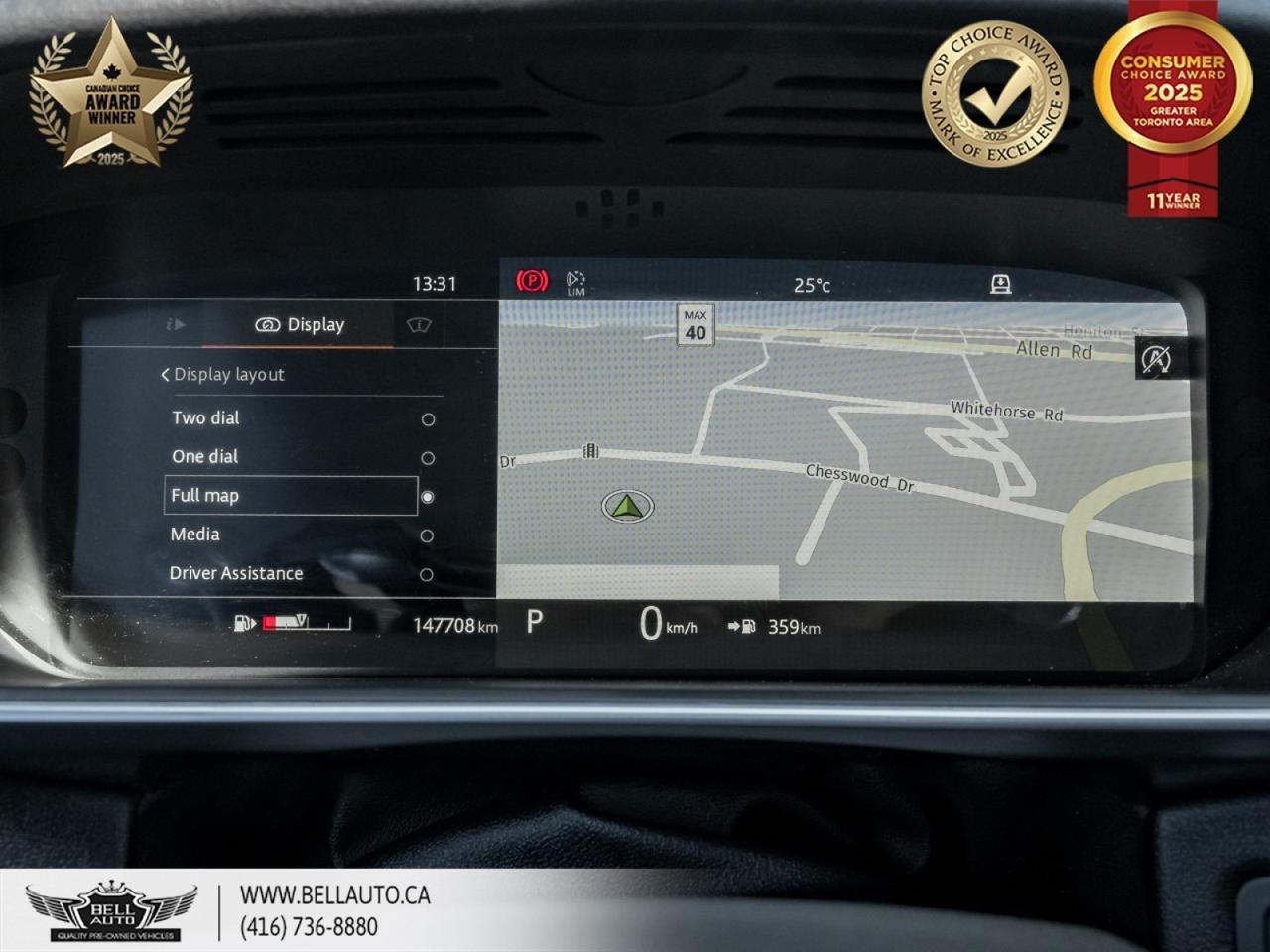Viewport: 1270px width, 952px height.
Task: Select the Two dial radio button
Action: point(428,417)
